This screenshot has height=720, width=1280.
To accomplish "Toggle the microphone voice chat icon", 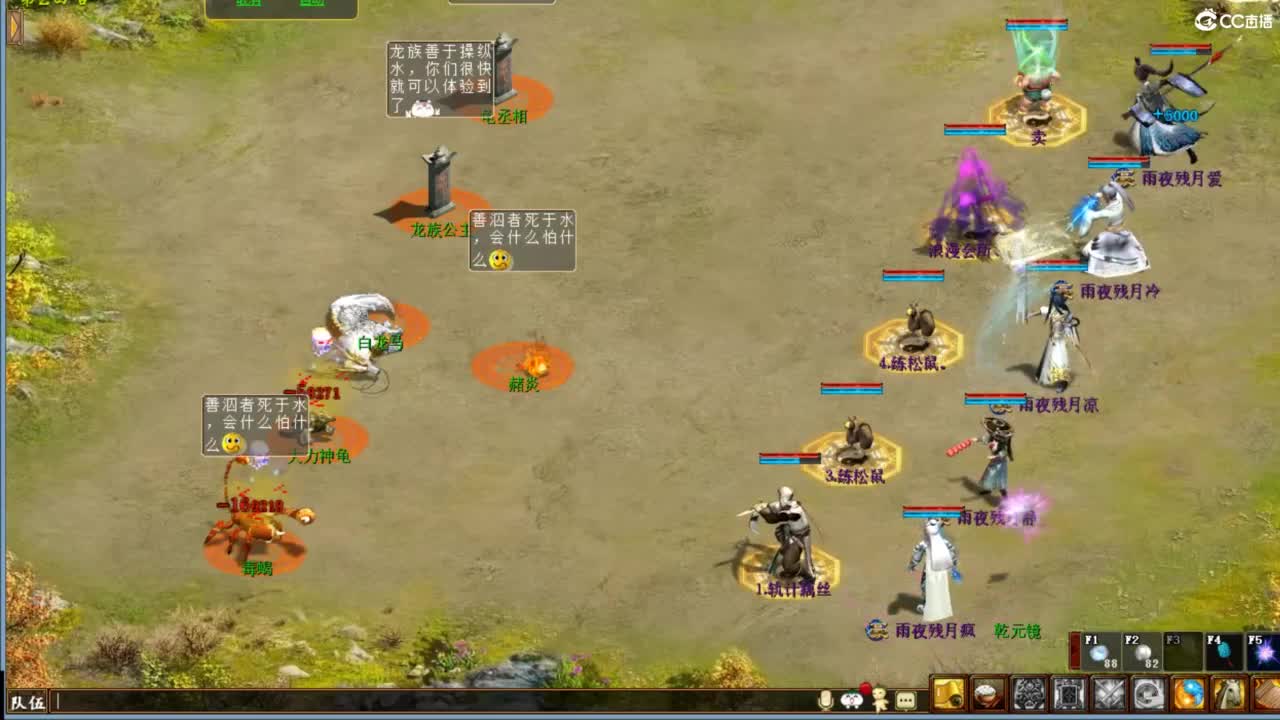I will 825,699.
